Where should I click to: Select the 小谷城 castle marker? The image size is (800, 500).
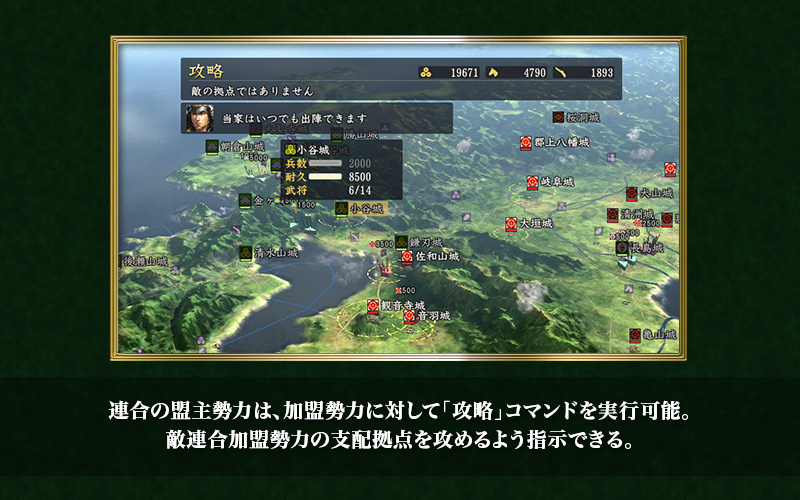tap(343, 209)
